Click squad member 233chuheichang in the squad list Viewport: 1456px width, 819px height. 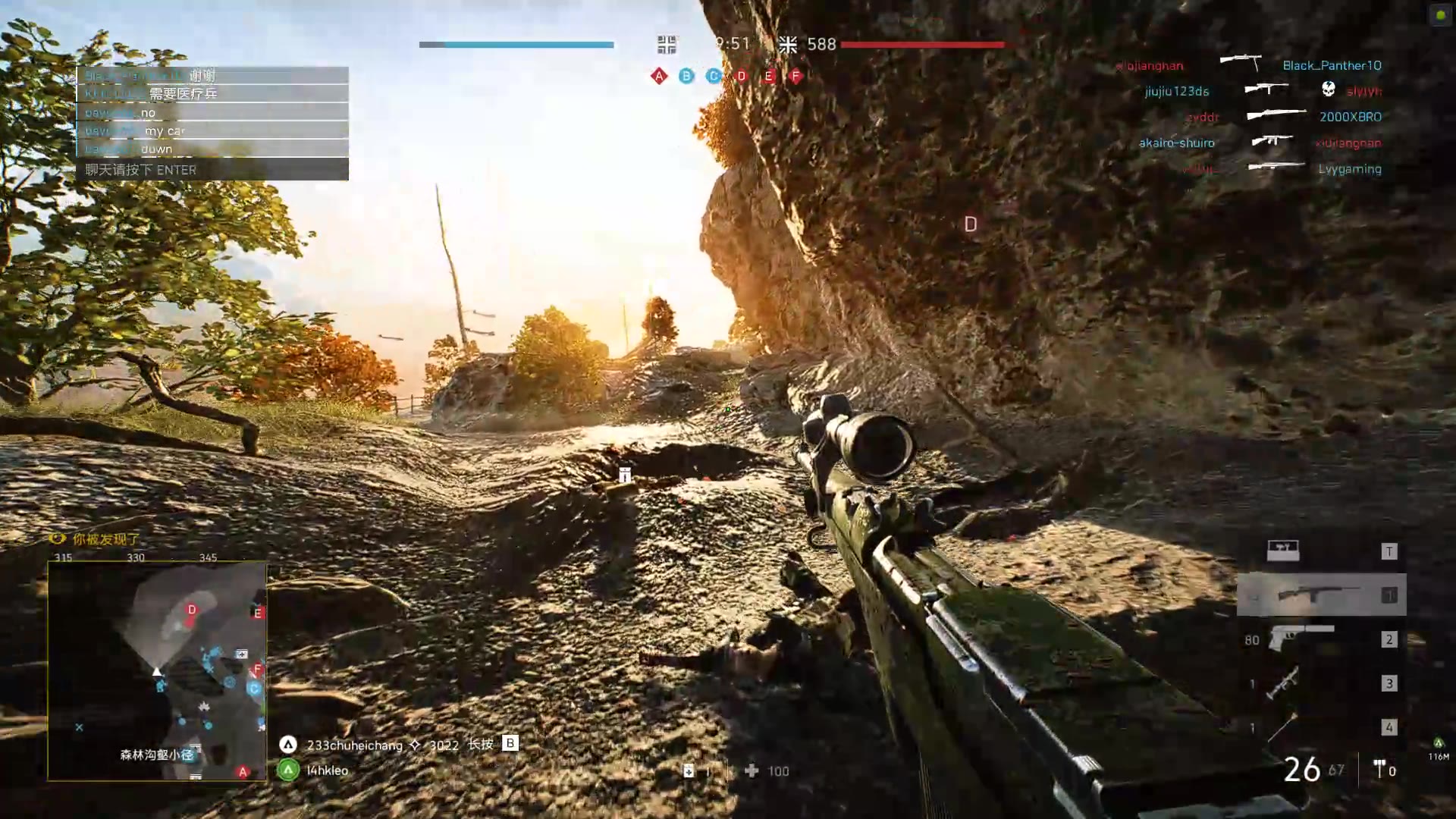pyautogui.click(x=354, y=745)
